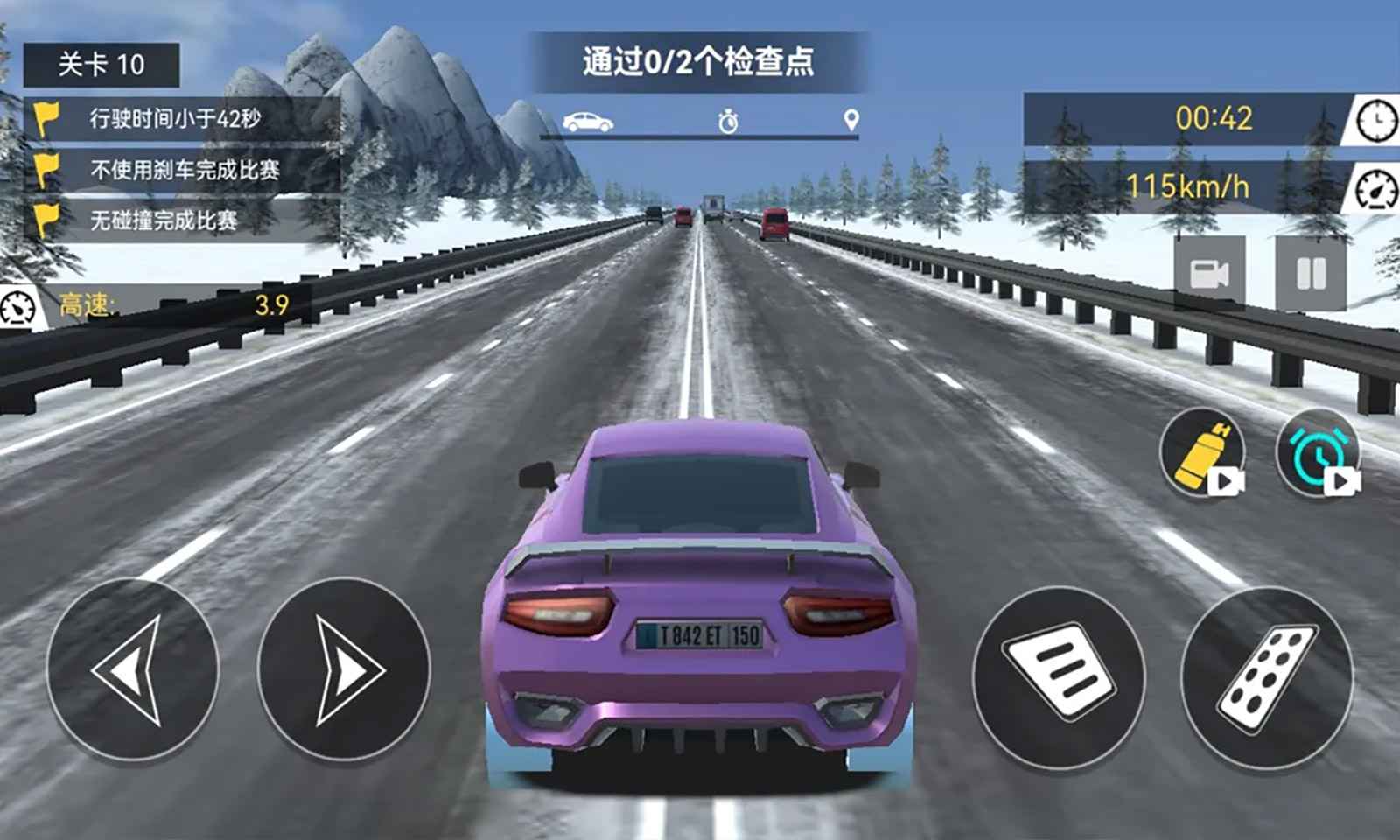Image resolution: width=1400 pixels, height=840 pixels.
Task: Click the speedometer icon next to 高速
Action: click(19, 306)
